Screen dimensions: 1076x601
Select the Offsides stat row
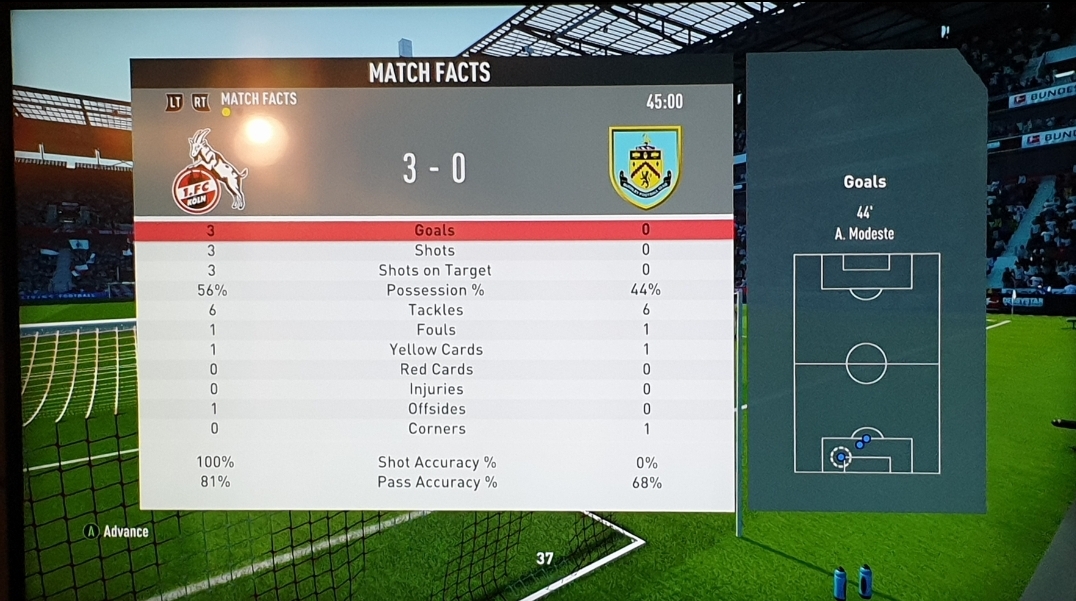click(x=435, y=409)
